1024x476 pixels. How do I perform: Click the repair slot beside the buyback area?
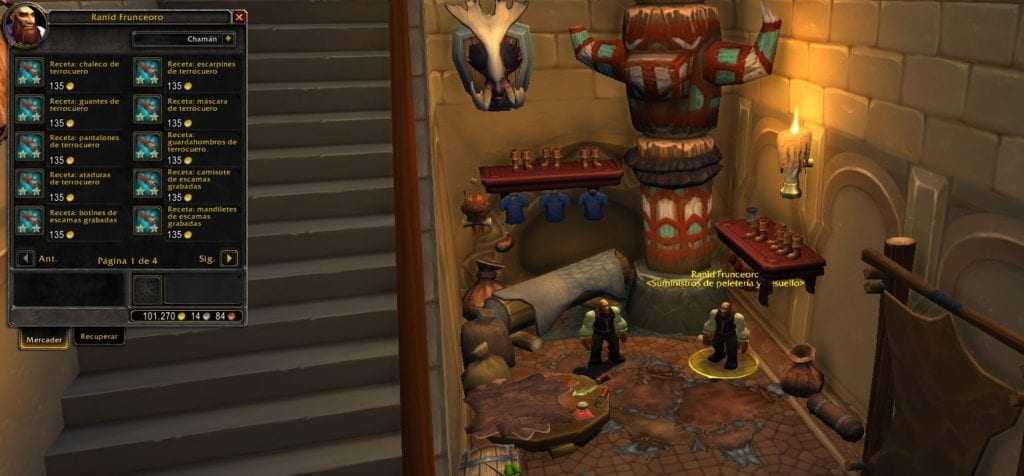click(x=146, y=289)
